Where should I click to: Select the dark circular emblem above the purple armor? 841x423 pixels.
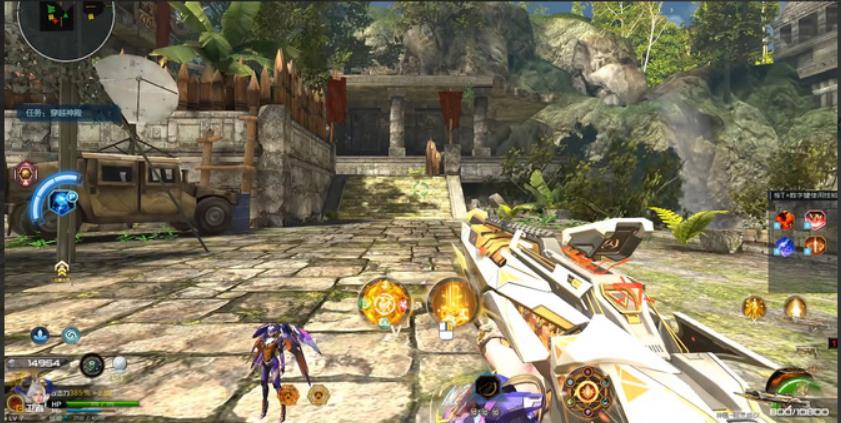pos(489,385)
